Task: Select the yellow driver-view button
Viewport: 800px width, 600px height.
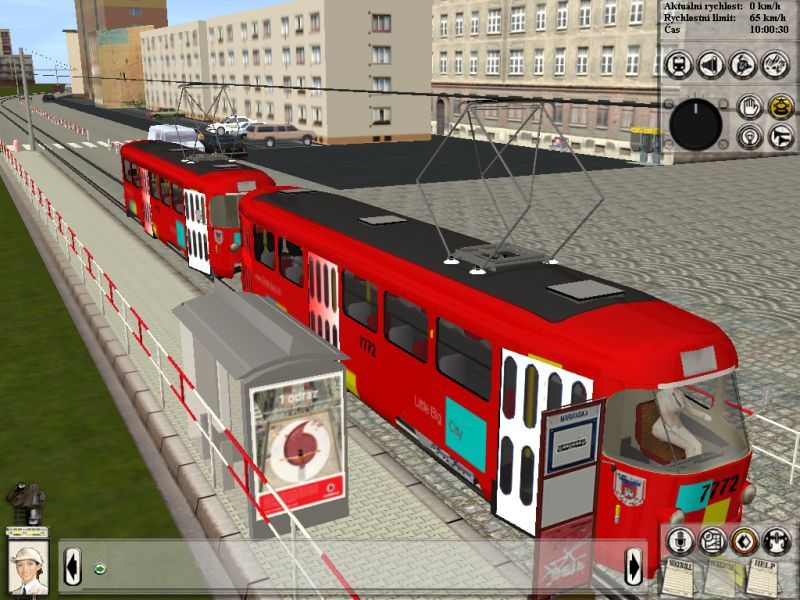Action: pyautogui.click(x=780, y=106)
